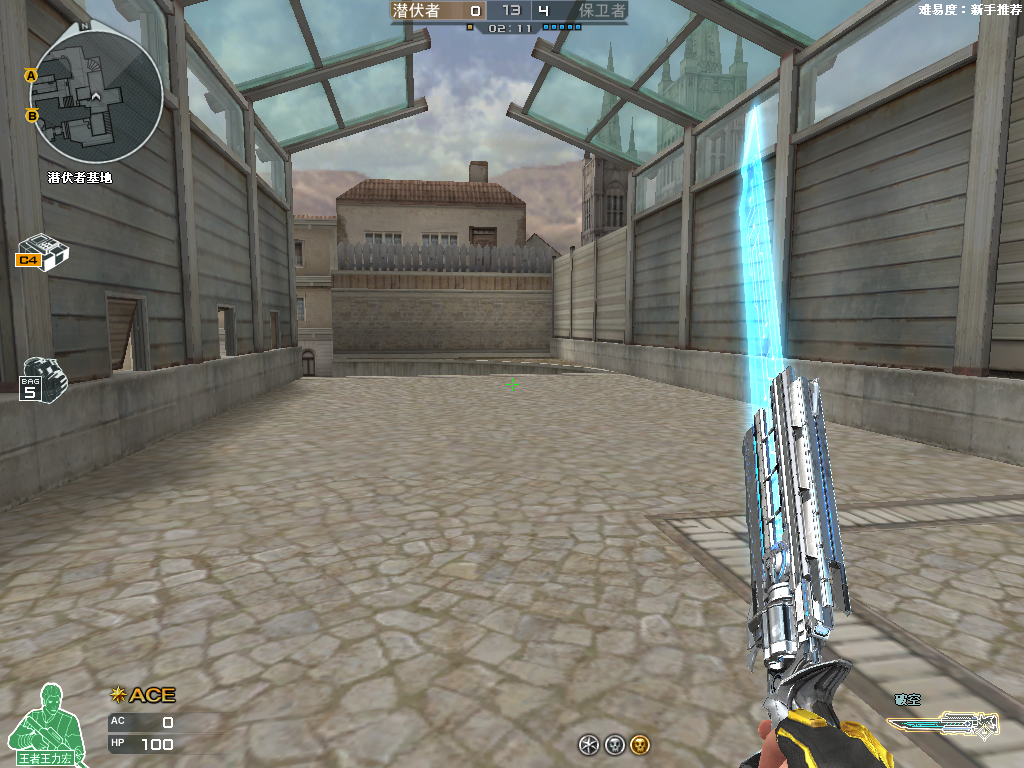Select the silver star badge icon
This screenshot has height=768, width=1024.
[589, 744]
